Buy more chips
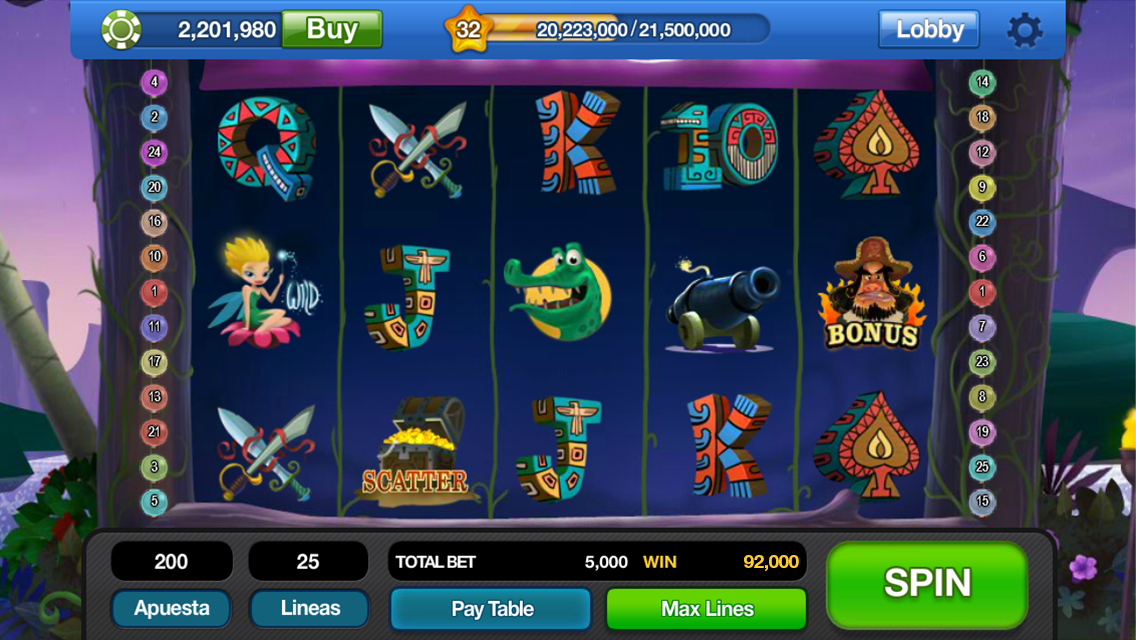 click(331, 29)
